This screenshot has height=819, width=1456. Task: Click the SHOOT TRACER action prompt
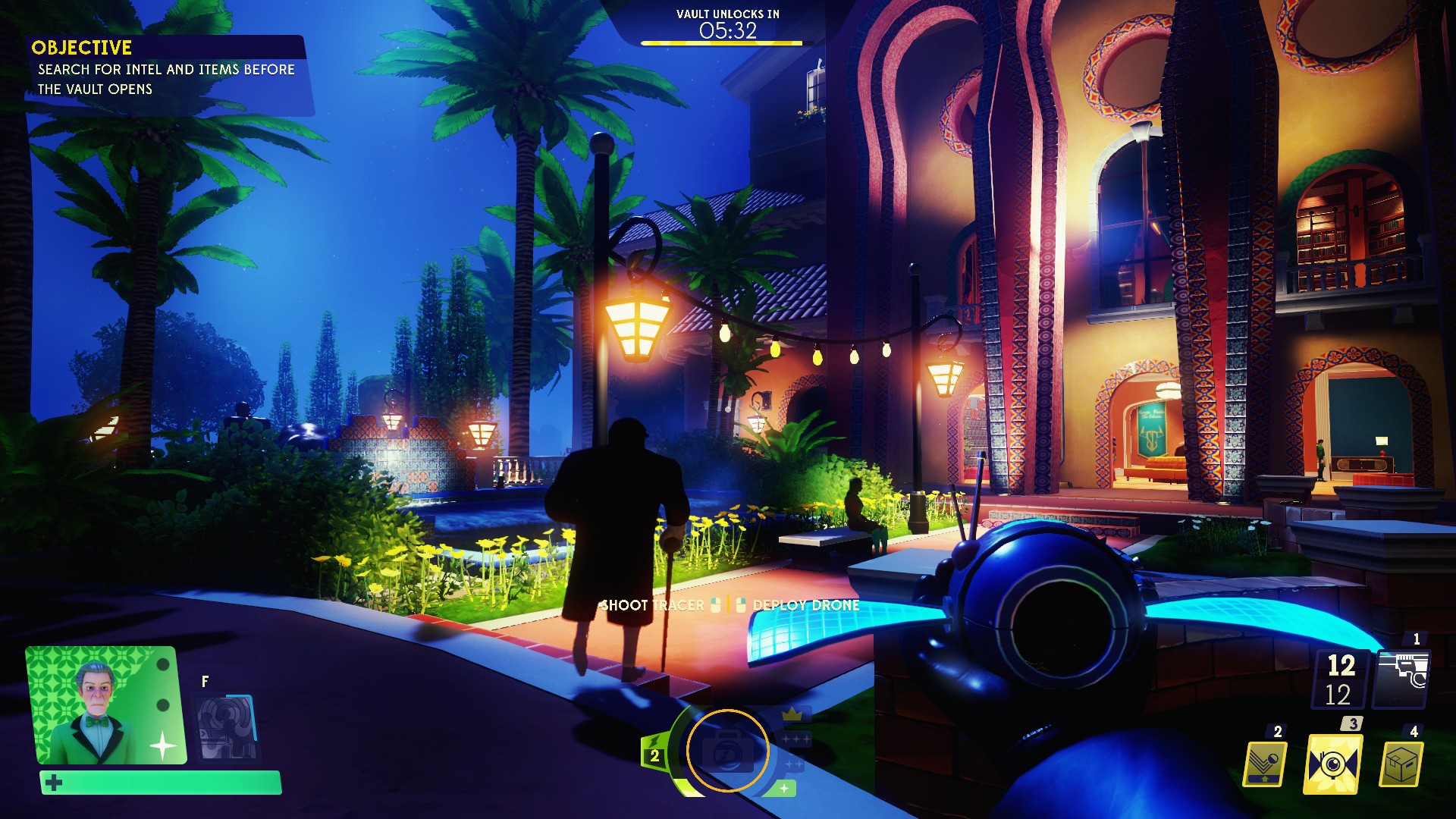(x=652, y=606)
